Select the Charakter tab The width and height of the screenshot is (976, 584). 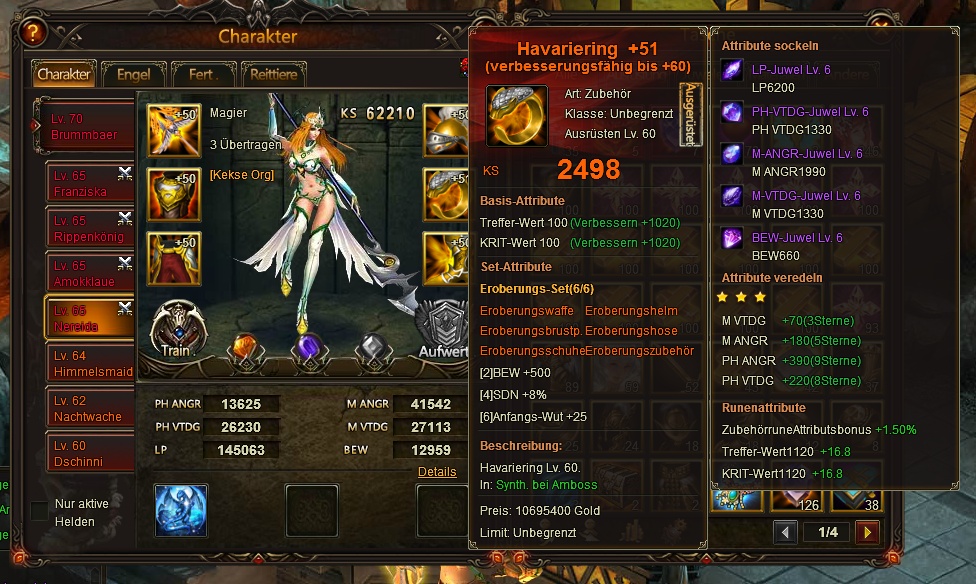[x=64, y=75]
